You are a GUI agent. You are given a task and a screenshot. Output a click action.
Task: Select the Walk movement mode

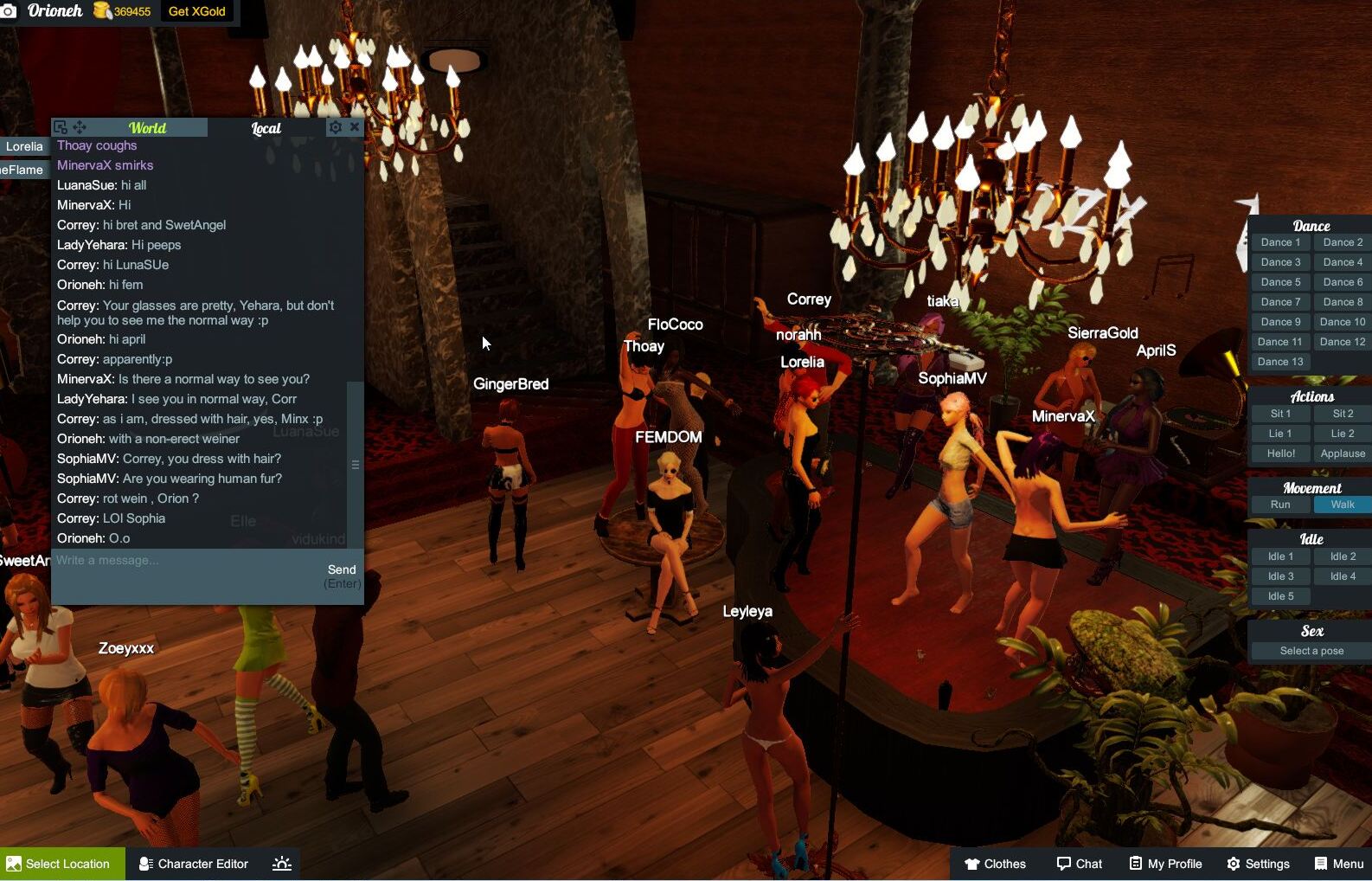[x=1342, y=504]
